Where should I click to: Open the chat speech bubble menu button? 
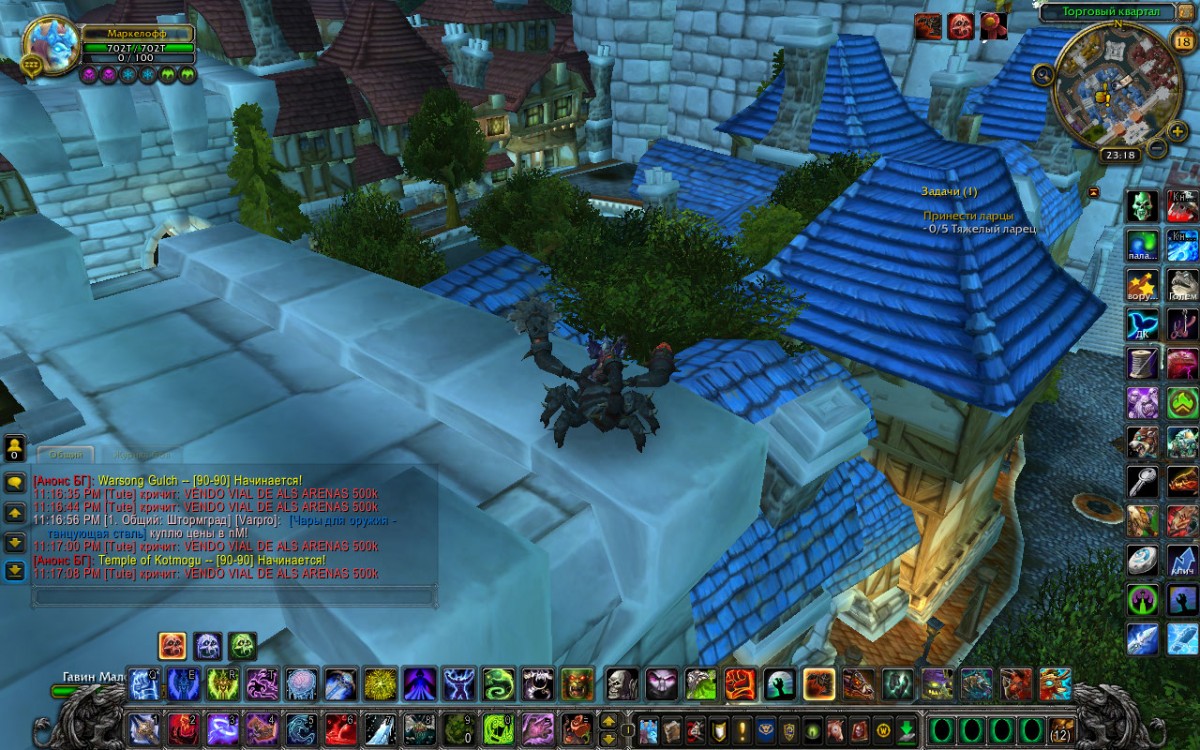coord(15,481)
